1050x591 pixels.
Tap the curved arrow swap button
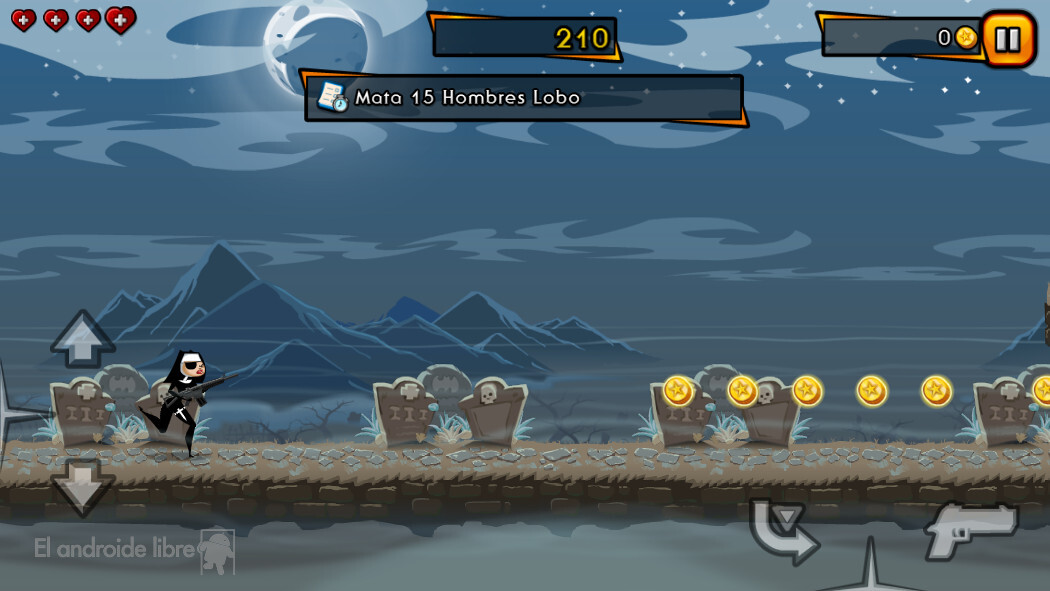pos(783,530)
